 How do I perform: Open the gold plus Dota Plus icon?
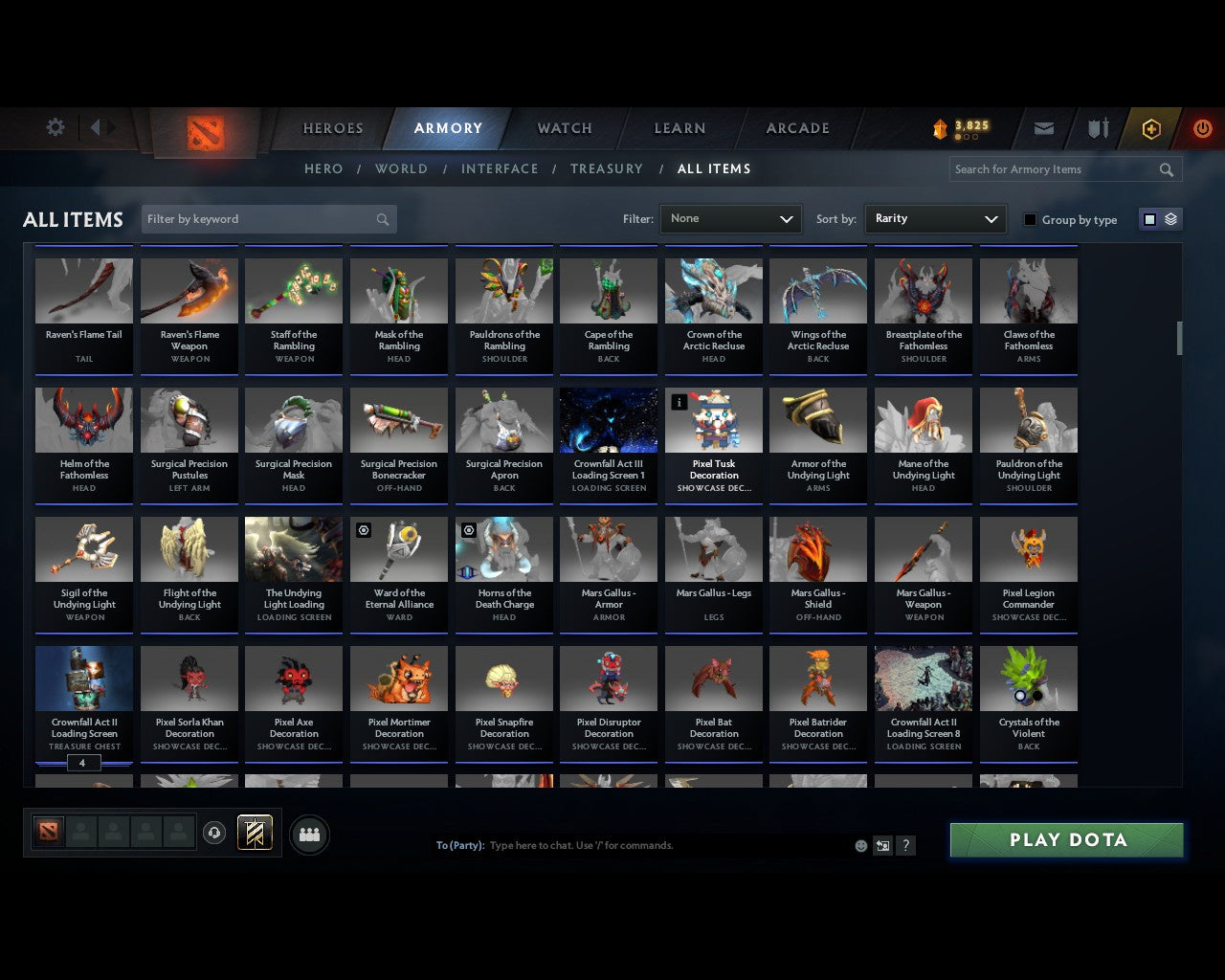tap(1151, 128)
